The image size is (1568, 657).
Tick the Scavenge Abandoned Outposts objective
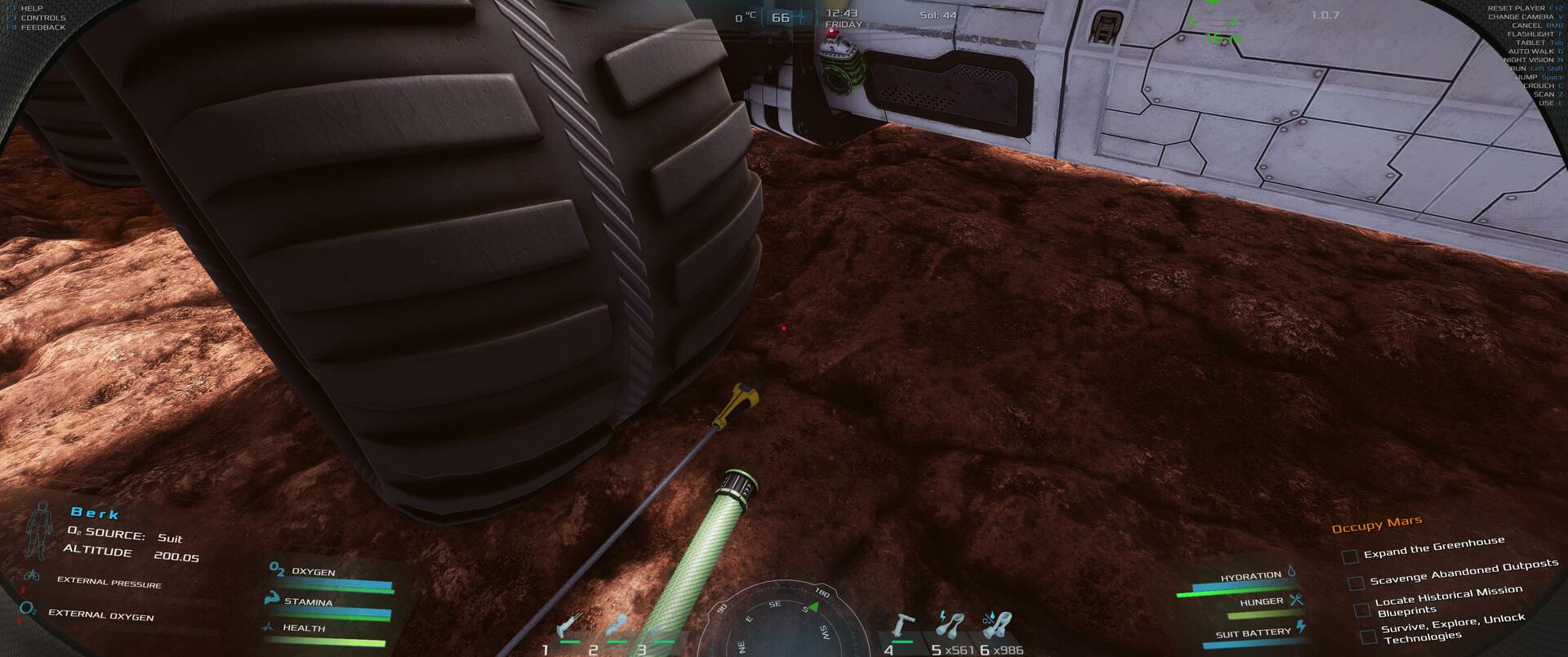[1356, 583]
